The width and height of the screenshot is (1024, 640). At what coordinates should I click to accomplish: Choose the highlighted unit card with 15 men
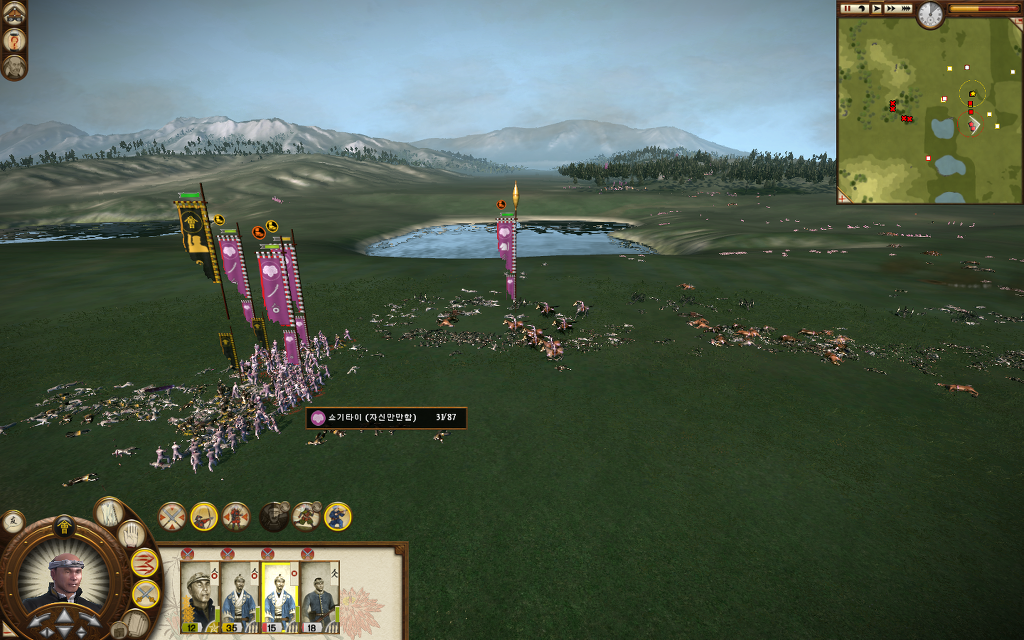click(x=280, y=597)
